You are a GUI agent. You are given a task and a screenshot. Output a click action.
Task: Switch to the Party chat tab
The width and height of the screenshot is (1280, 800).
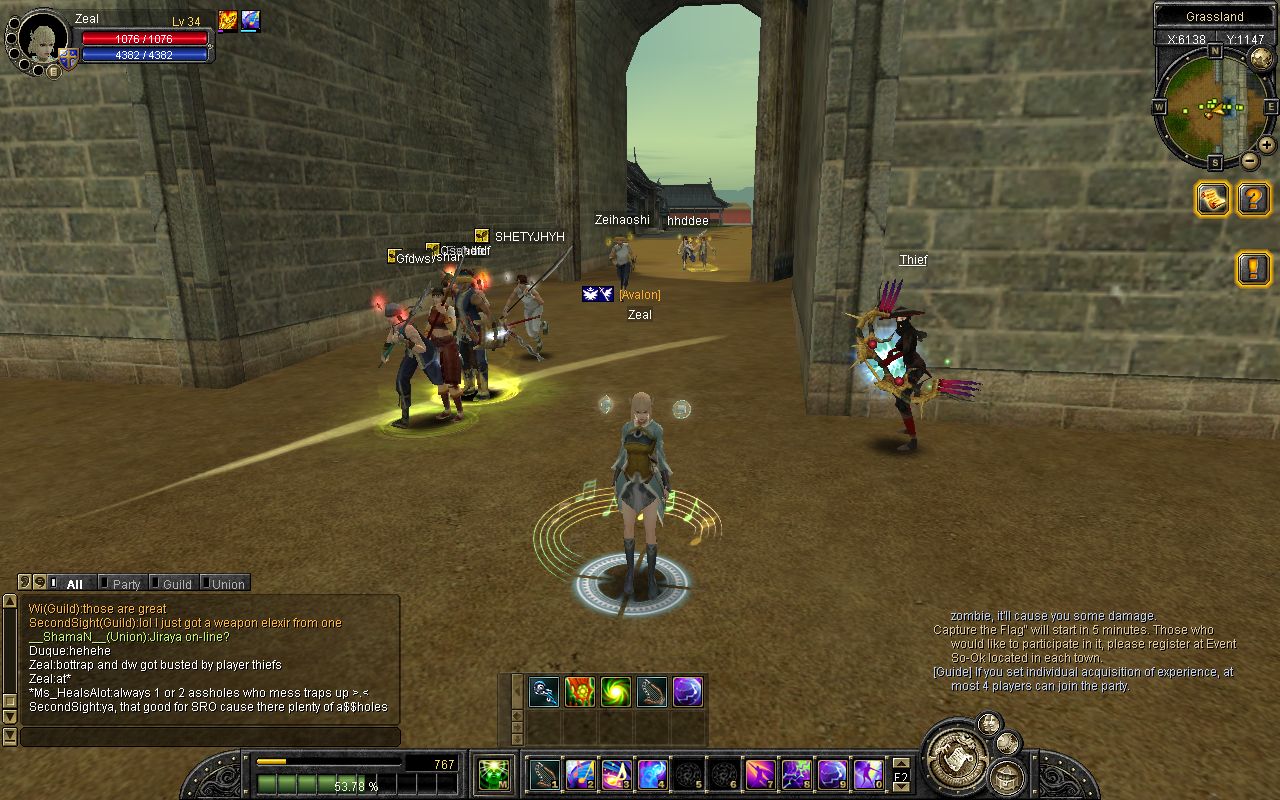point(126,584)
